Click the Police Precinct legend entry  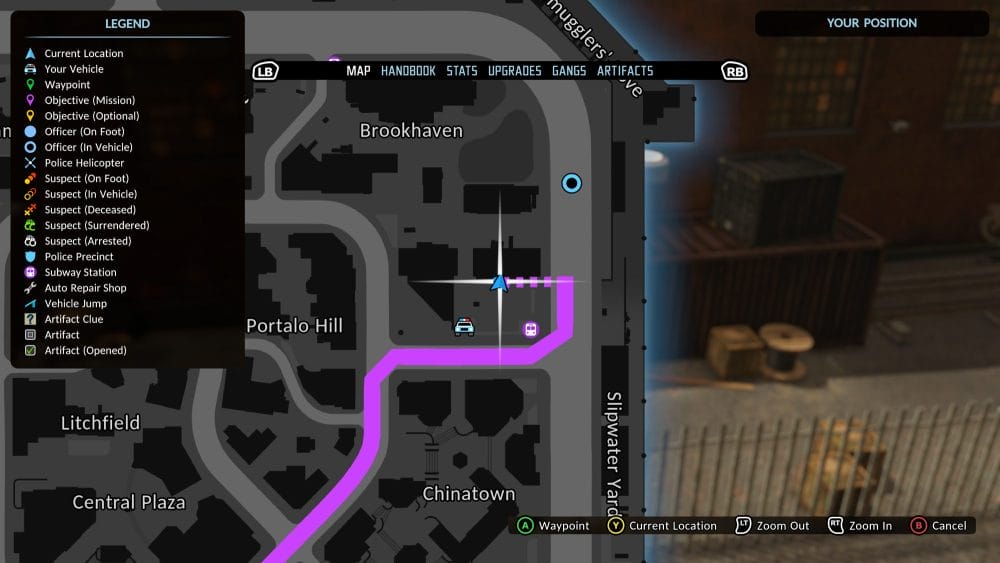(x=79, y=257)
